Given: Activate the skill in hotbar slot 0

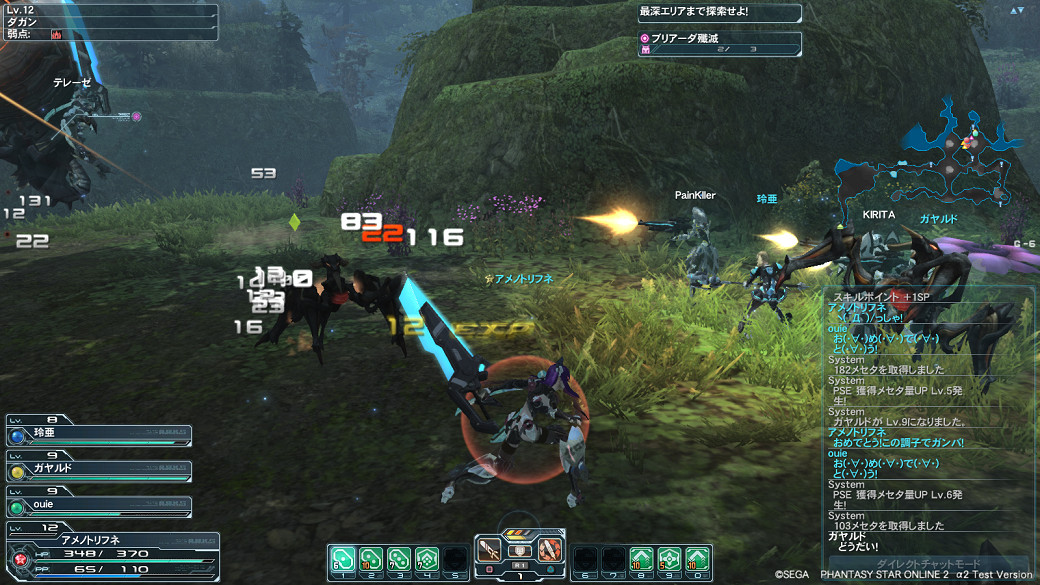Looking at the screenshot, I should (x=698, y=556).
